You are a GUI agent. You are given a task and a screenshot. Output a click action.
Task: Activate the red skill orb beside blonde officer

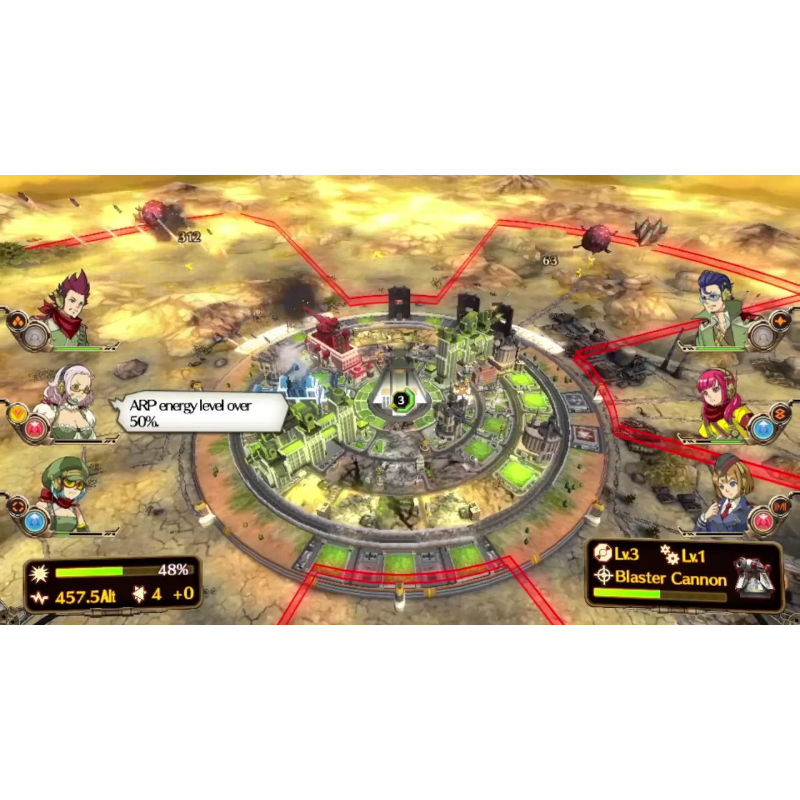(762, 521)
